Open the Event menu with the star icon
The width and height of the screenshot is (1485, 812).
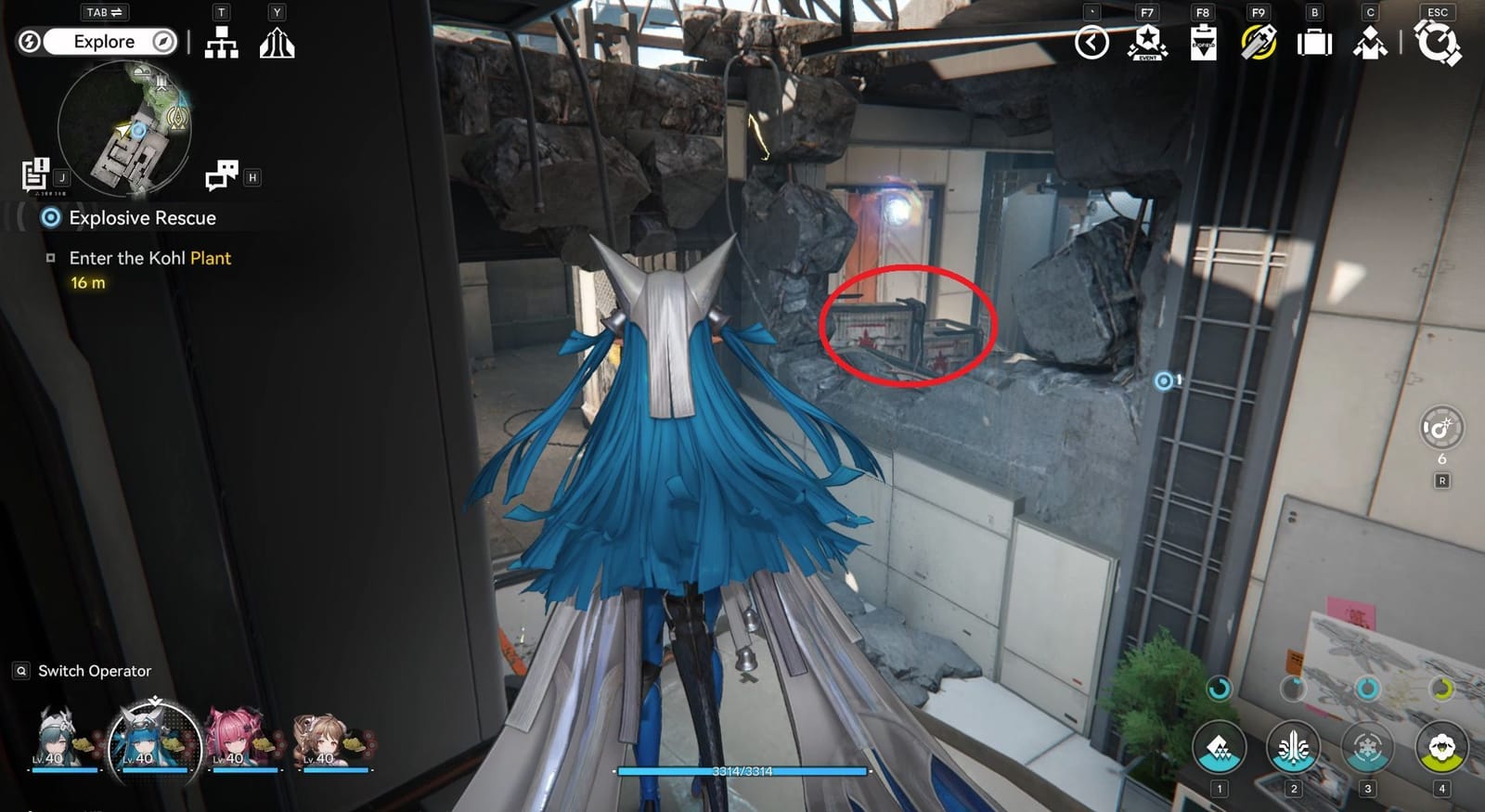click(1149, 43)
